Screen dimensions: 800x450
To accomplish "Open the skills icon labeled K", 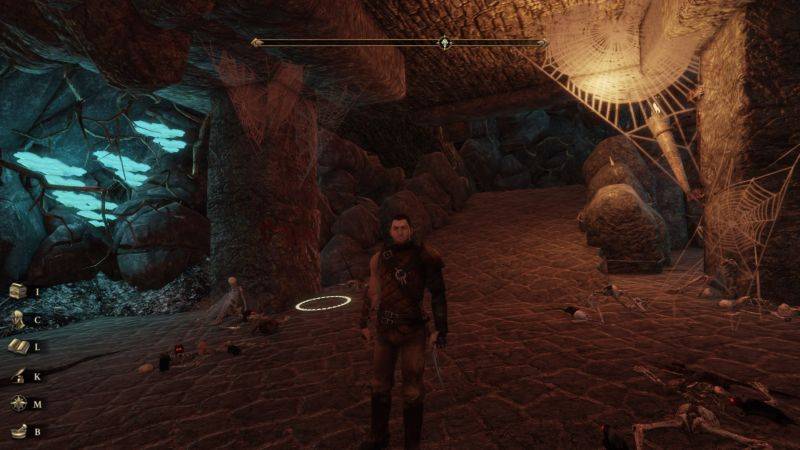I will 18,375.
